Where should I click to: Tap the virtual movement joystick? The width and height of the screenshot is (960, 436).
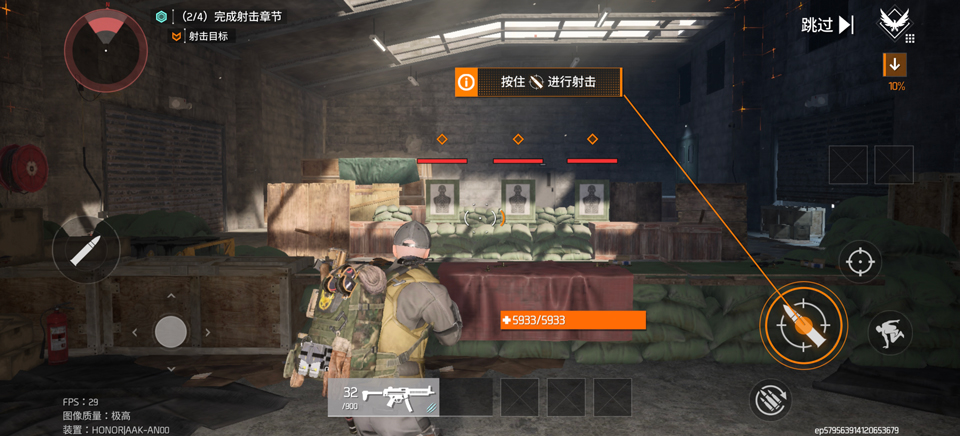point(171,331)
